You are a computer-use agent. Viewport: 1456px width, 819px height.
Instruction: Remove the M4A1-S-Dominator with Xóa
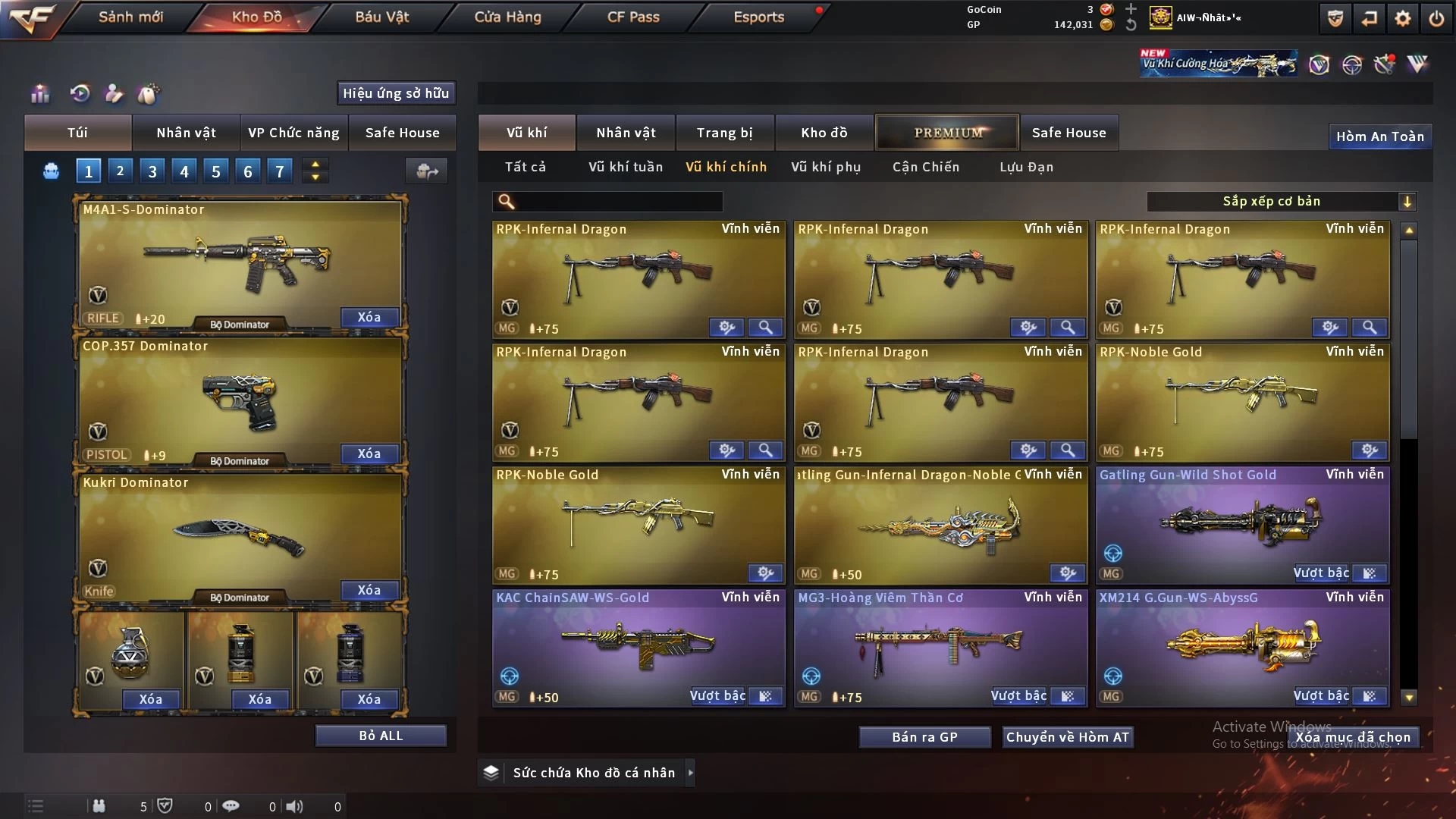(x=369, y=317)
